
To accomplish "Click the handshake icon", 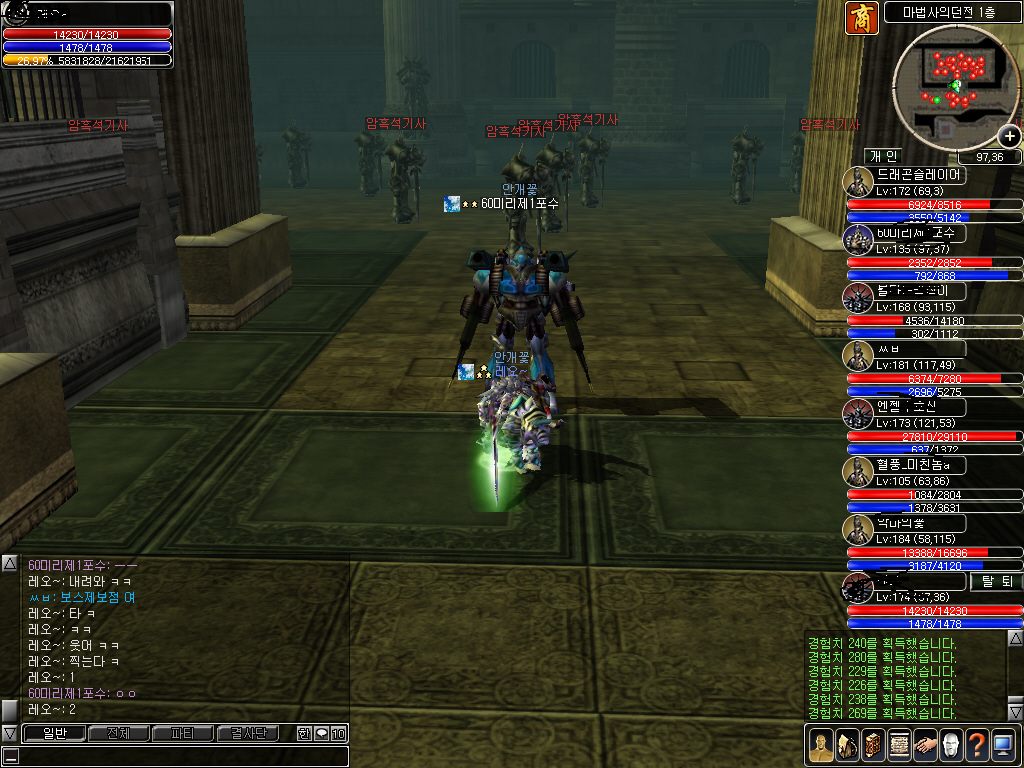I will (x=924, y=745).
